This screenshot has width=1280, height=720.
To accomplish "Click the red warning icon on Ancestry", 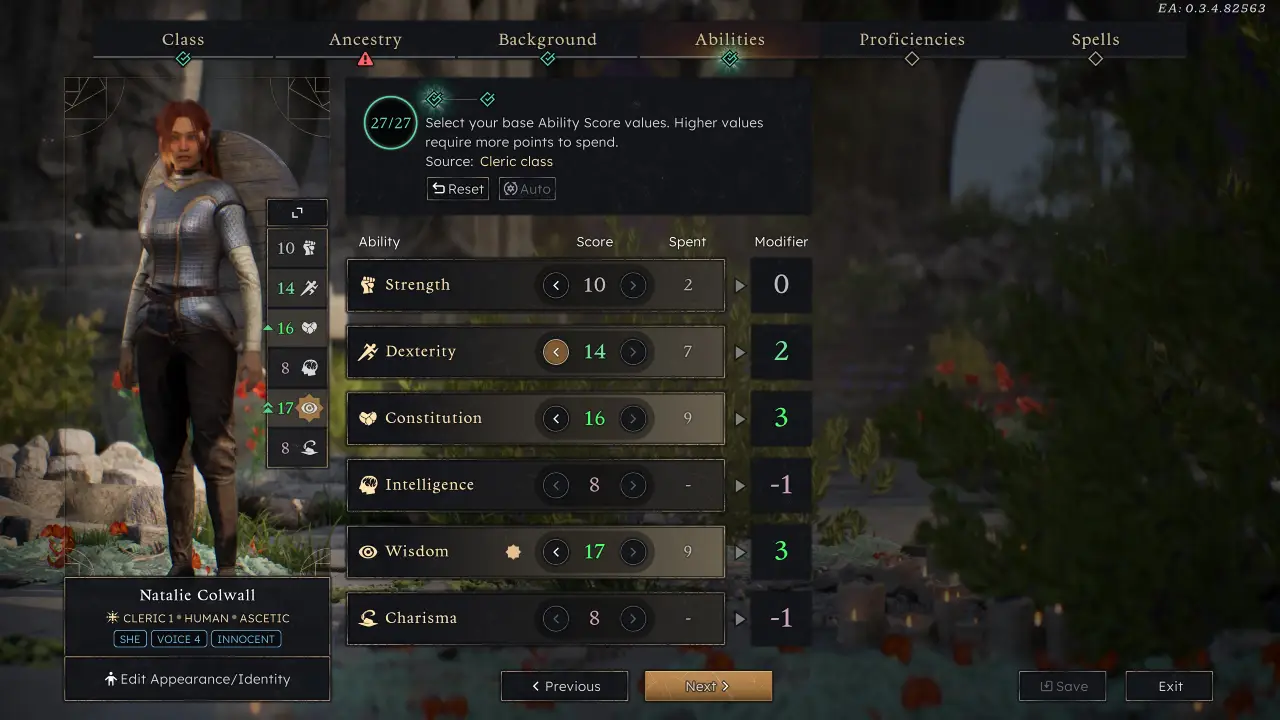I will [x=366, y=59].
